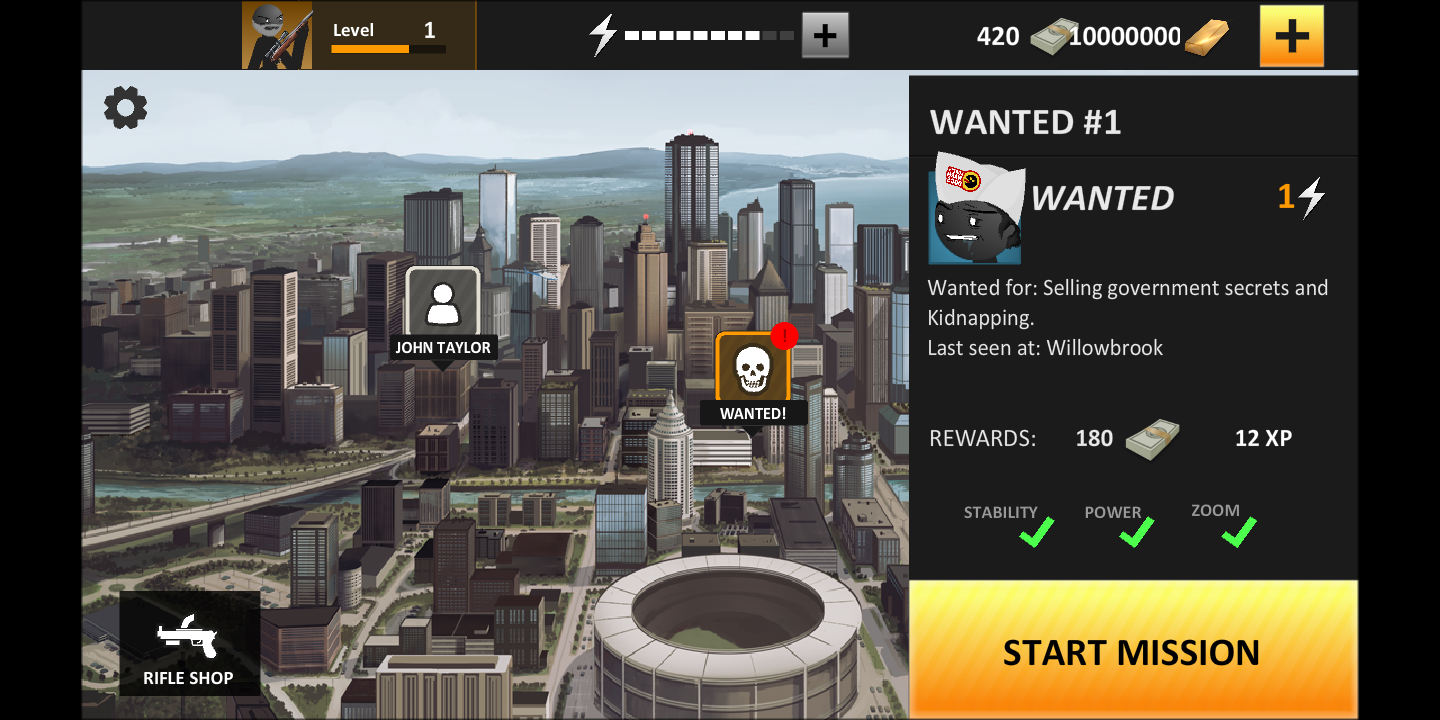This screenshot has height=720, width=1440.
Task: Open the settings gear menu
Action: (124, 108)
